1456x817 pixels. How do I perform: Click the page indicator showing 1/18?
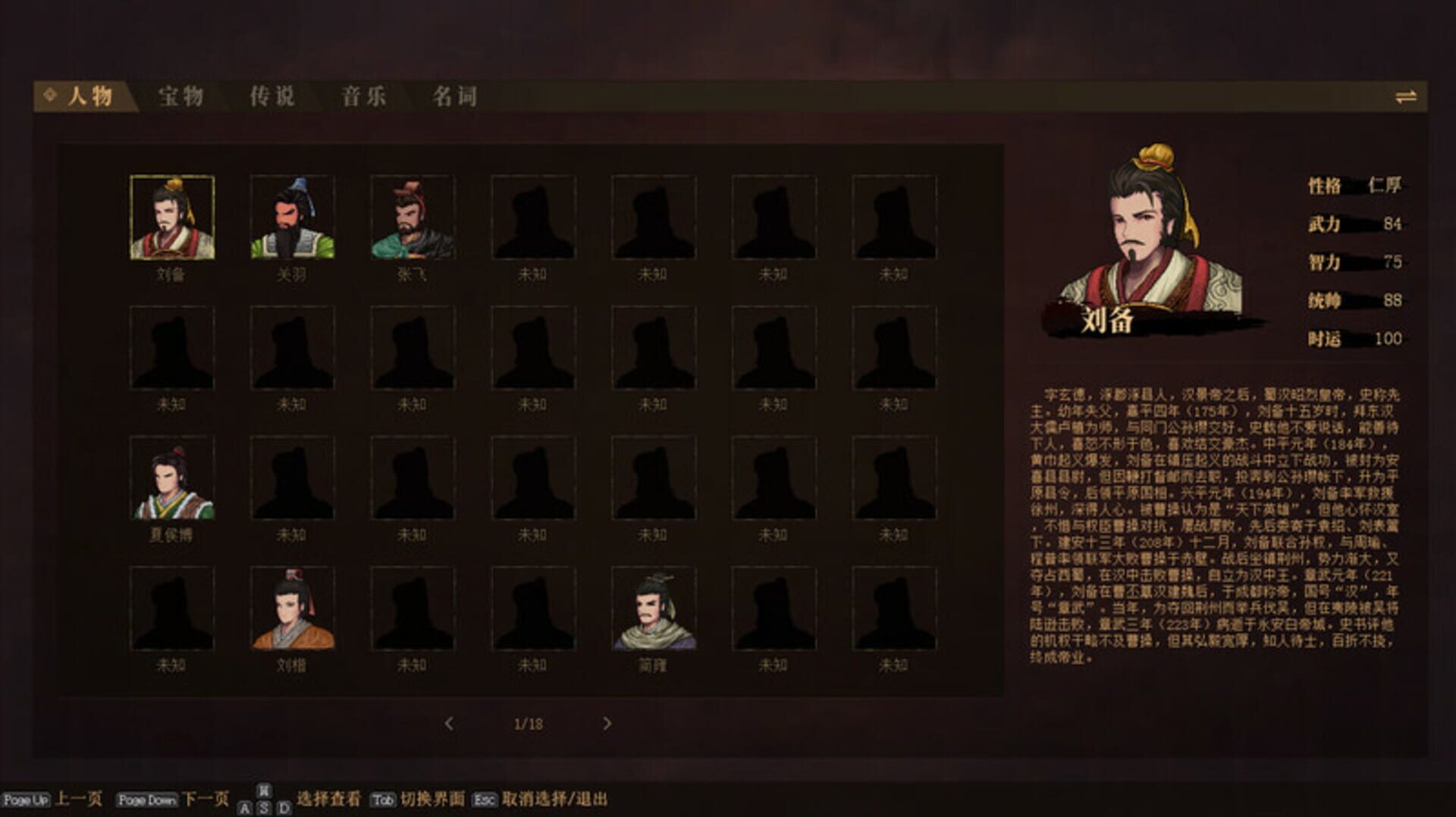point(529,724)
